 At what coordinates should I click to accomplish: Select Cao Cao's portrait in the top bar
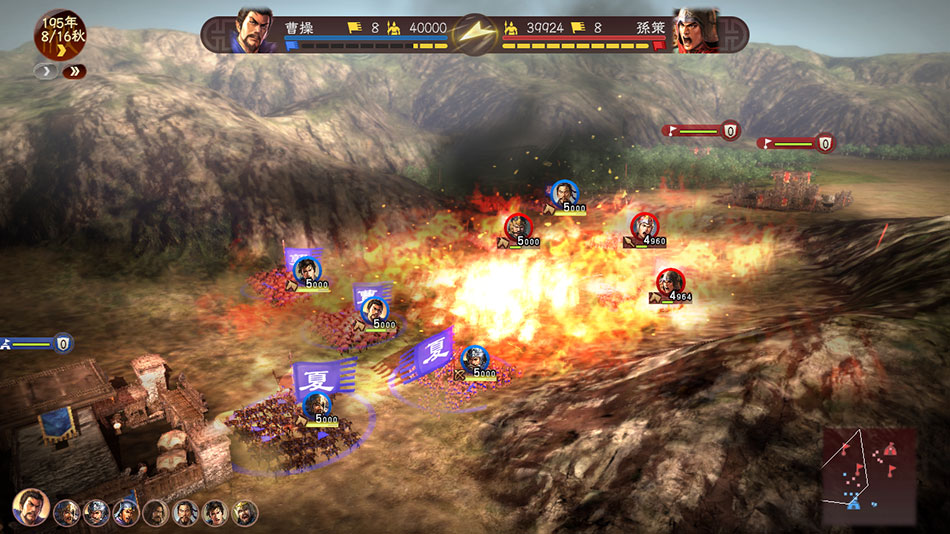pyautogui.click(x=253, y=31)
